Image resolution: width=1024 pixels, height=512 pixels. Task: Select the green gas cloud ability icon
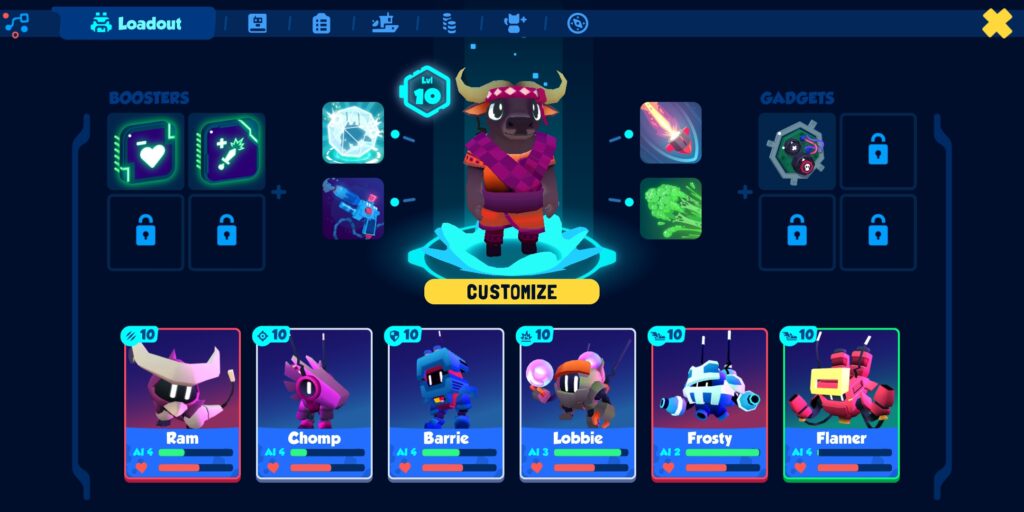coord(670,208)
